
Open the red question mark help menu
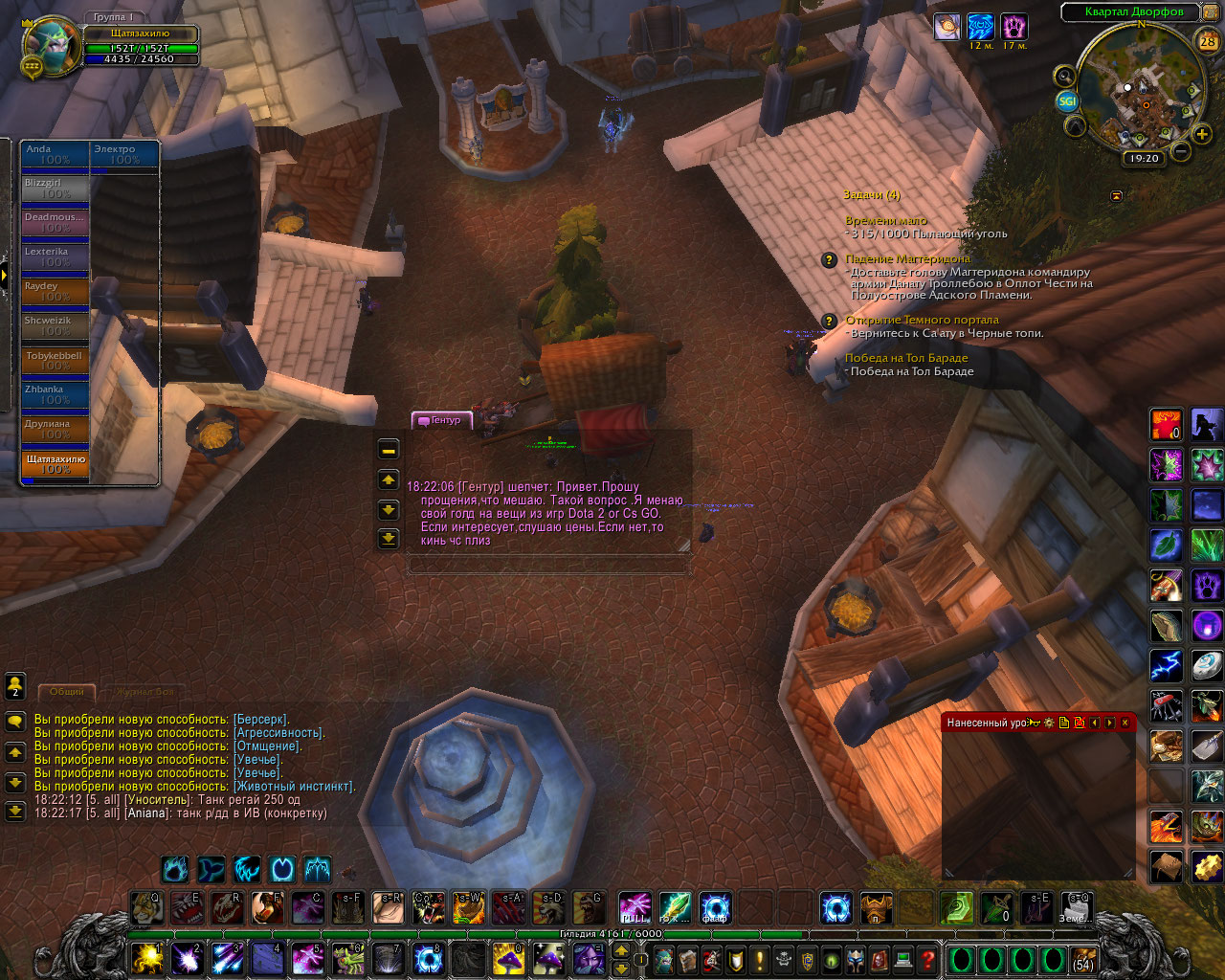pyautogui.click(x=927, y=959)
